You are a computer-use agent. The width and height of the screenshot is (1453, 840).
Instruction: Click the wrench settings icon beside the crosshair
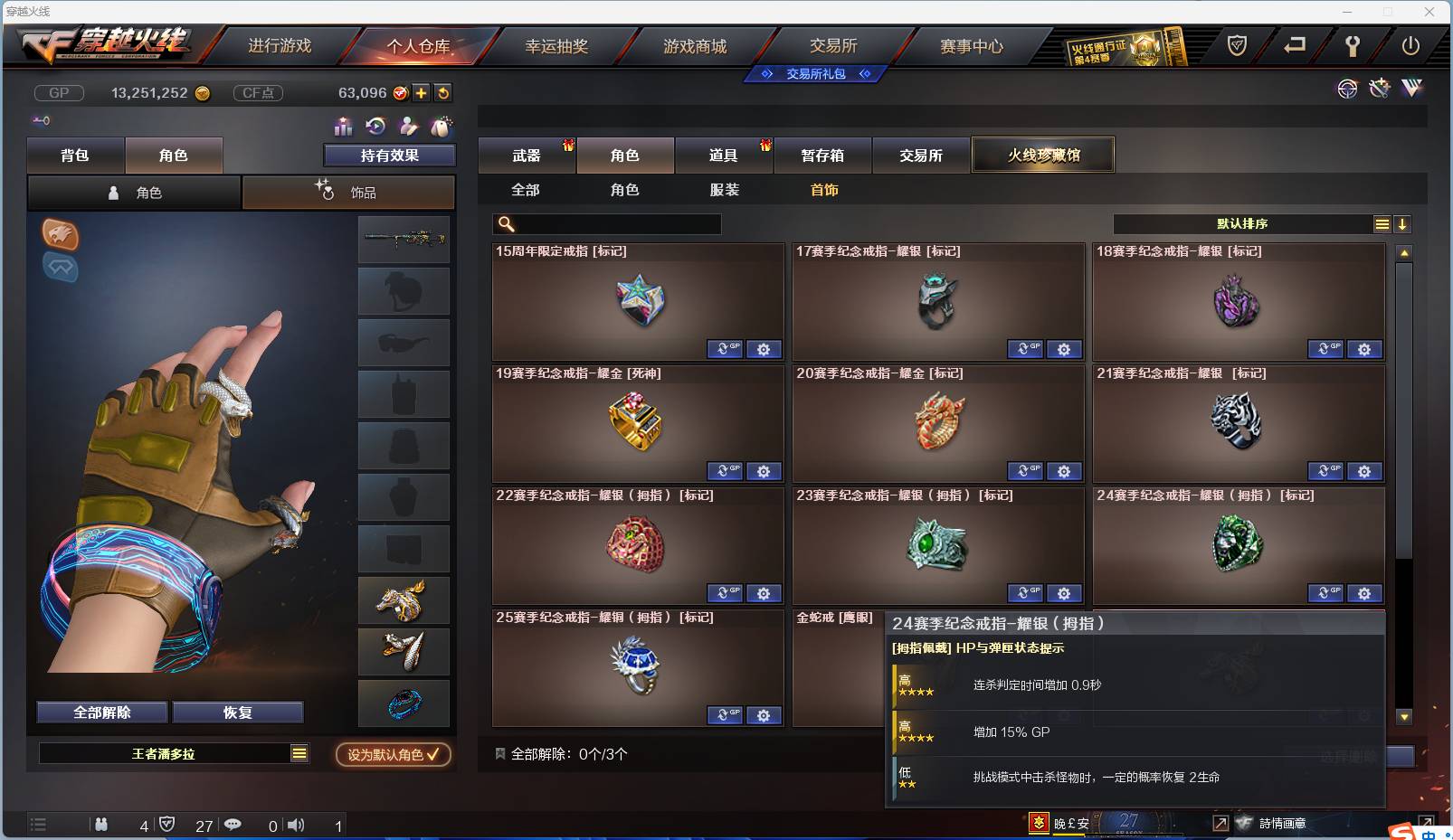tap(1379, 89)
